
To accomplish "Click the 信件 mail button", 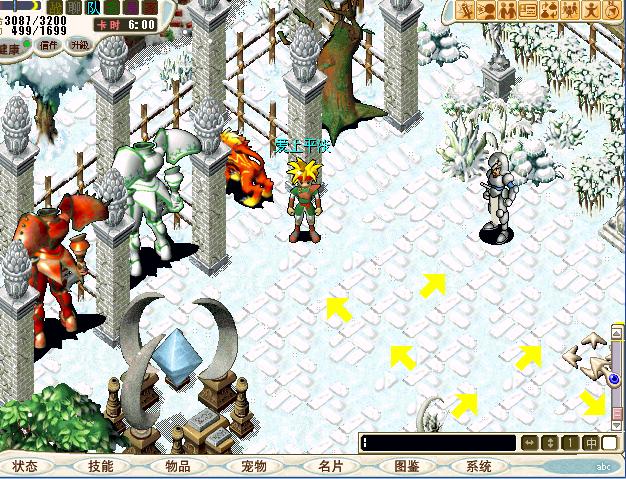I will click(x=47, y=45).
